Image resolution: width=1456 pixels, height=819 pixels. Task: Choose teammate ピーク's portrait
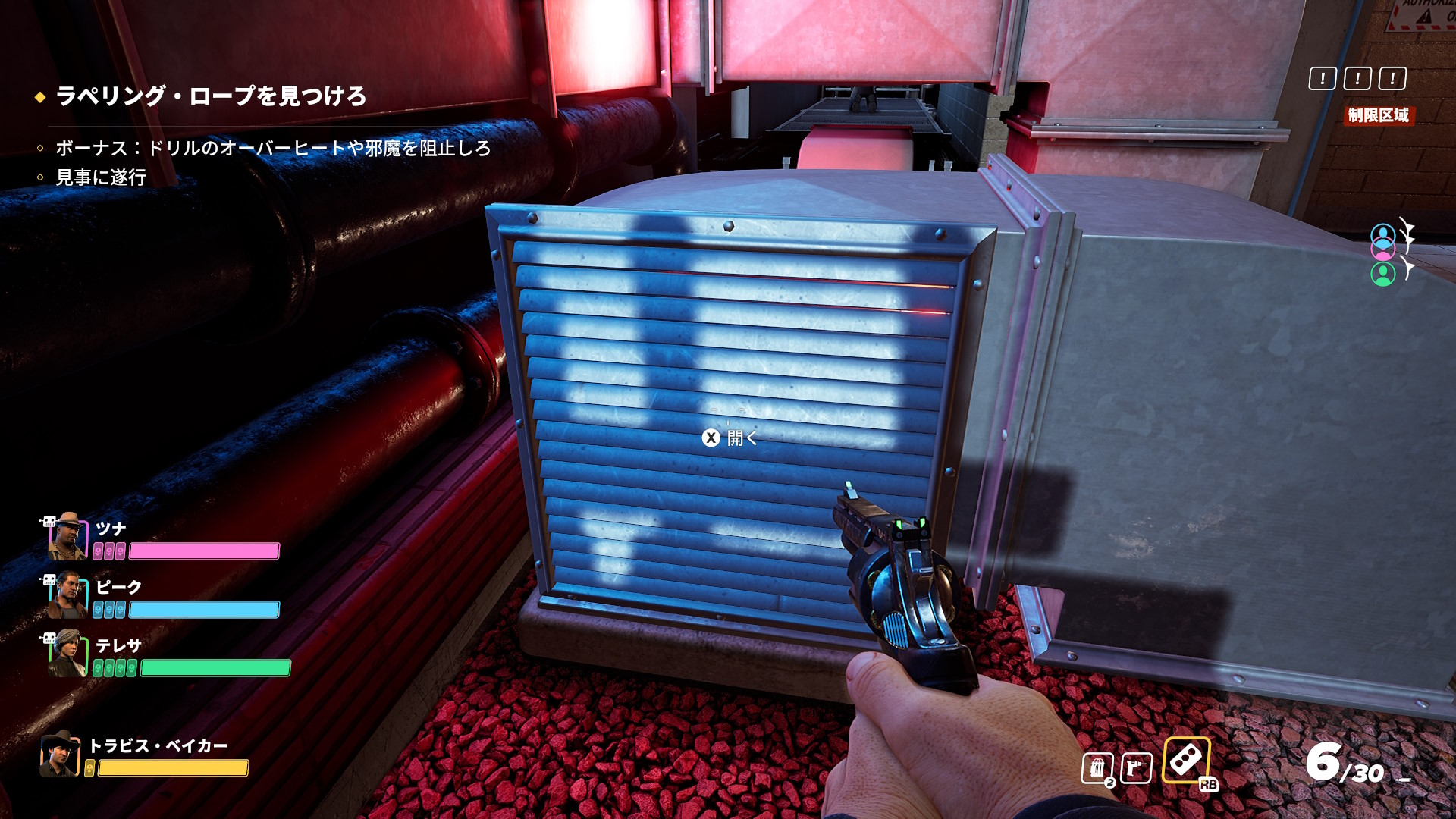click(x=67, y=595)
